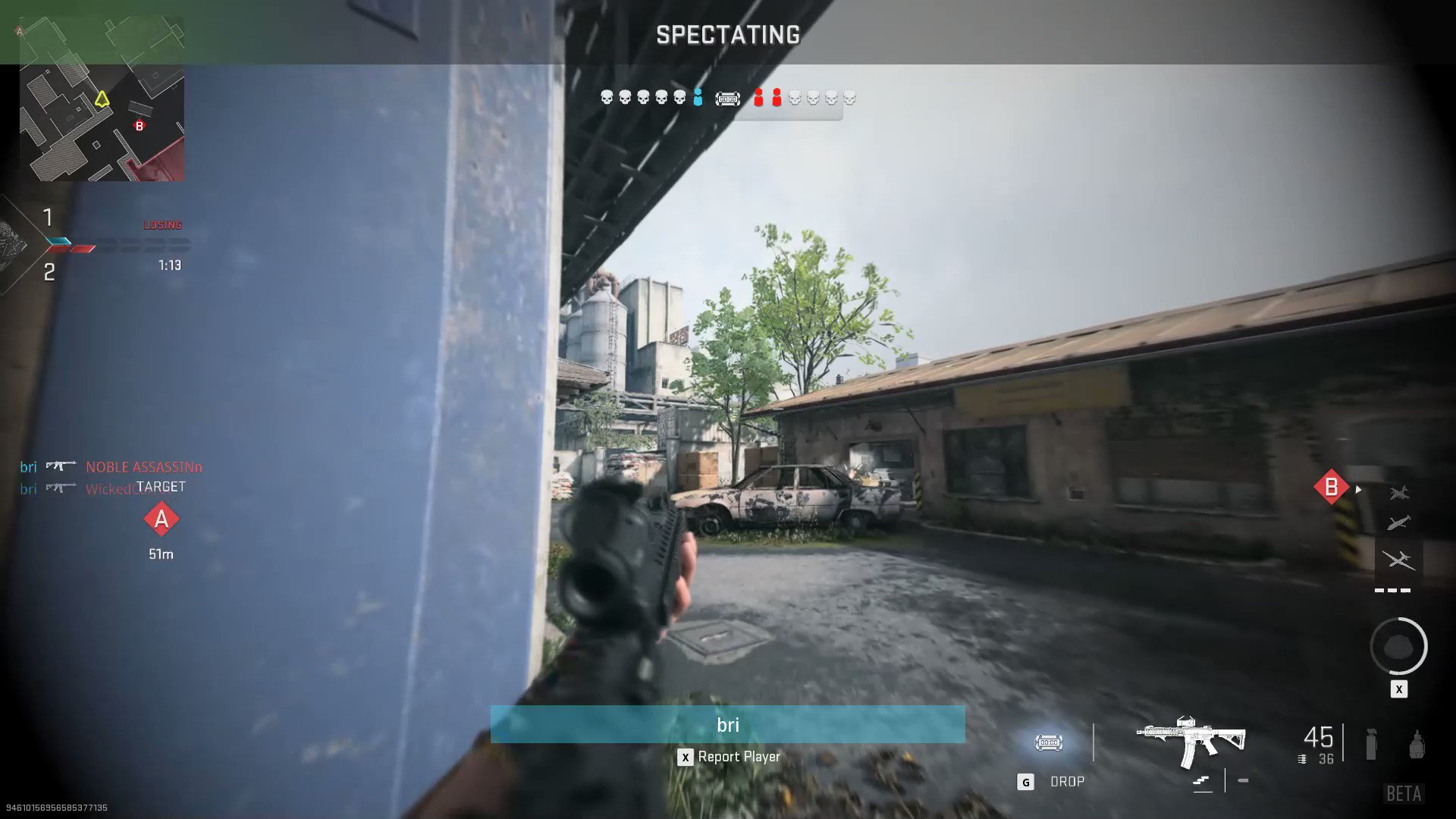
Task: Click the bomb carry icon near DROP prompt
Action: tap(1048, 742)
